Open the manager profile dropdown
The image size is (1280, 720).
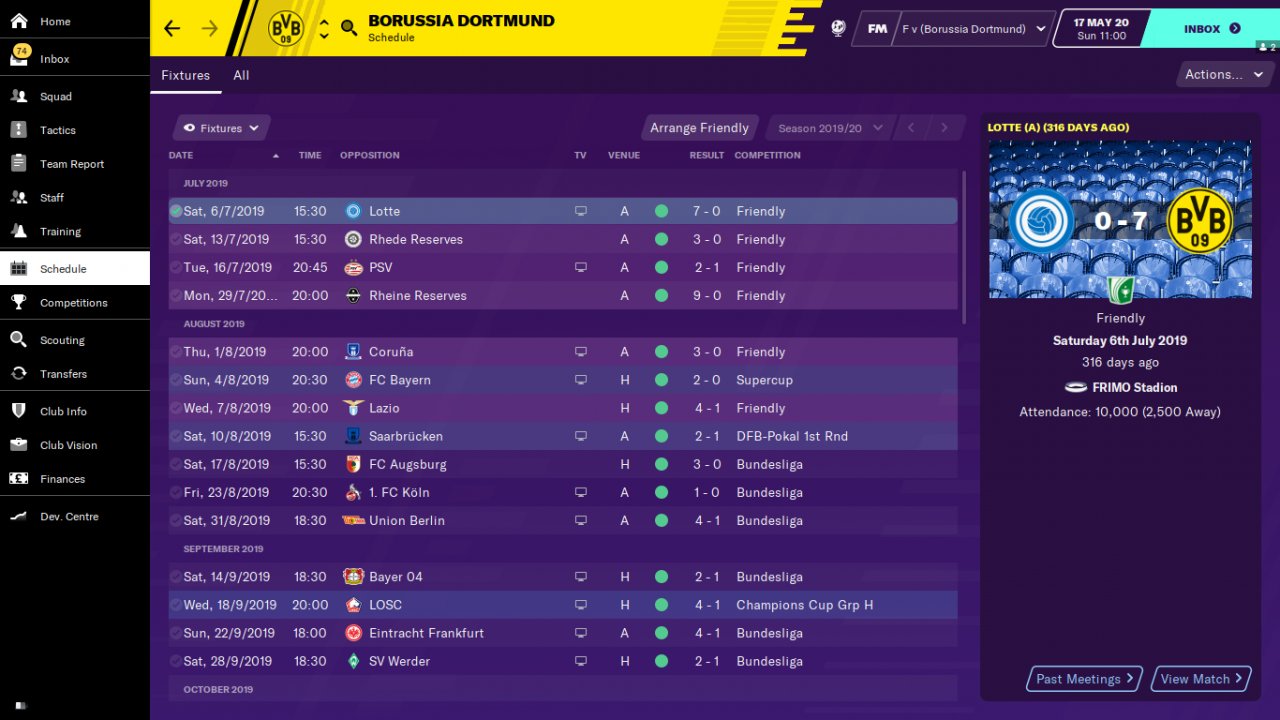point(972,29)
